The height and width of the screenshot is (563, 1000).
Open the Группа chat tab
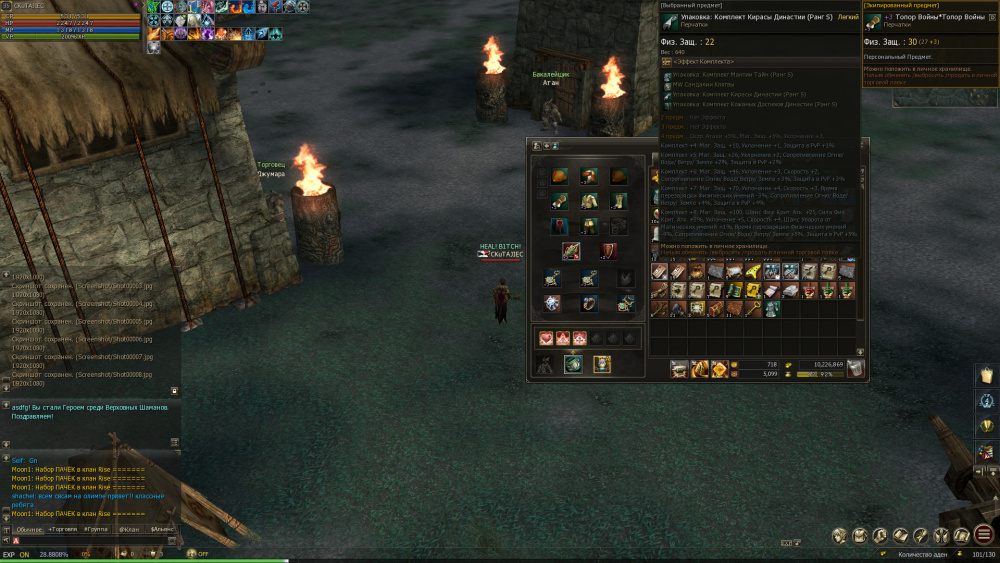tap(96, 528)
